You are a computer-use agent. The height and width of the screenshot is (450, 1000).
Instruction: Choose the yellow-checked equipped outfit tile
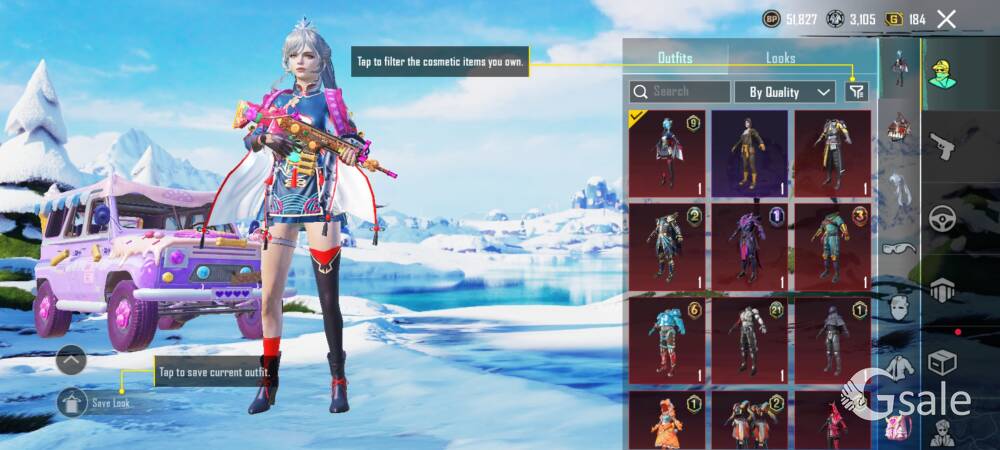point(666,153)
